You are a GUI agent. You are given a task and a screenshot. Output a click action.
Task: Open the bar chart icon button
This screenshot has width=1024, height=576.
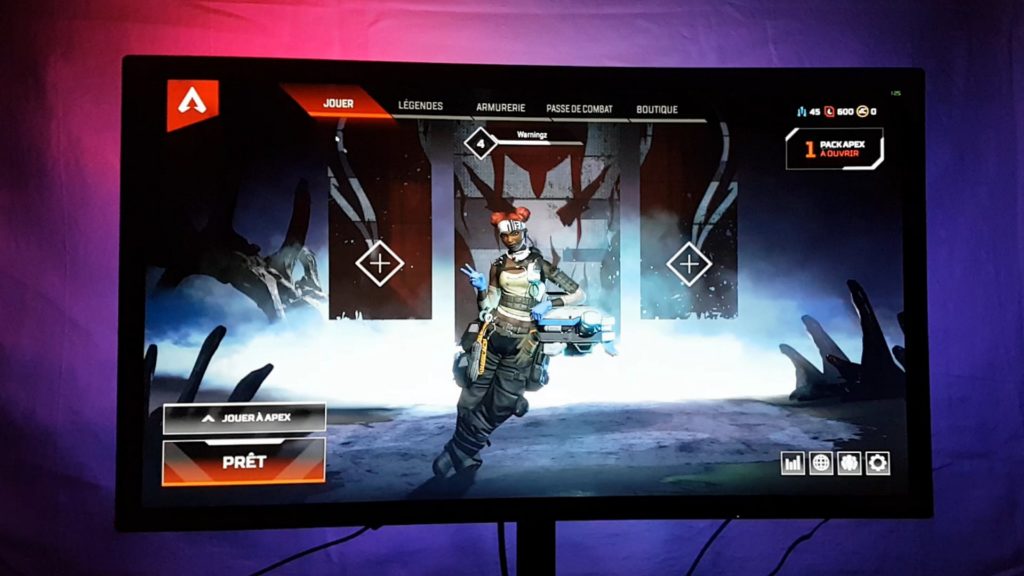(793, 463)
